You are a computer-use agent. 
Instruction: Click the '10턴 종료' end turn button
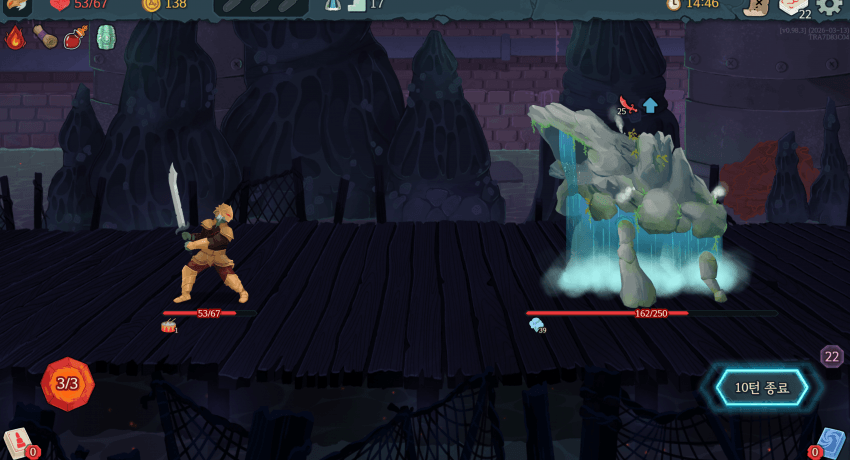pyautogui.click(x=762, y=388)
